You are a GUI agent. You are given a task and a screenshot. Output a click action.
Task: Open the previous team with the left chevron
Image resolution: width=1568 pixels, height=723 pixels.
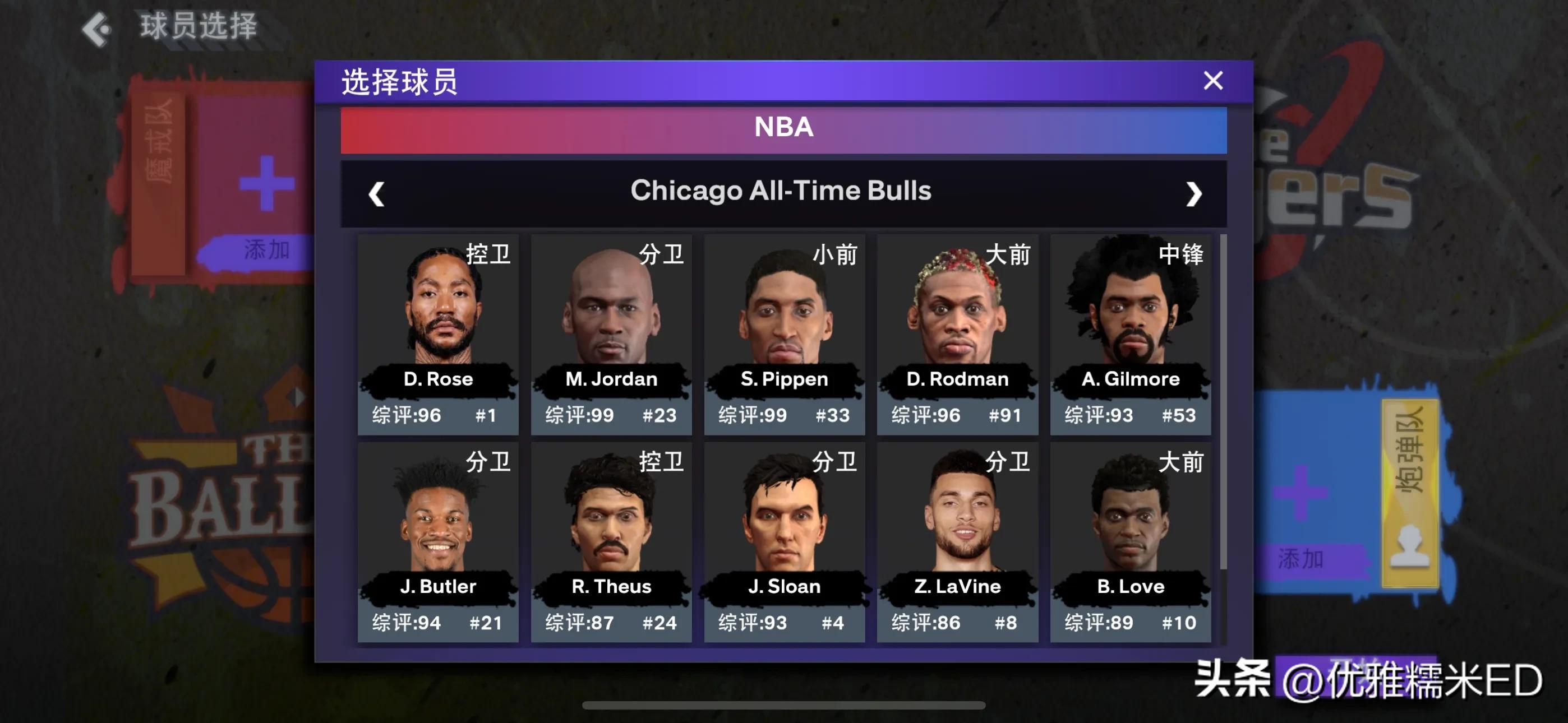point(377,192)
